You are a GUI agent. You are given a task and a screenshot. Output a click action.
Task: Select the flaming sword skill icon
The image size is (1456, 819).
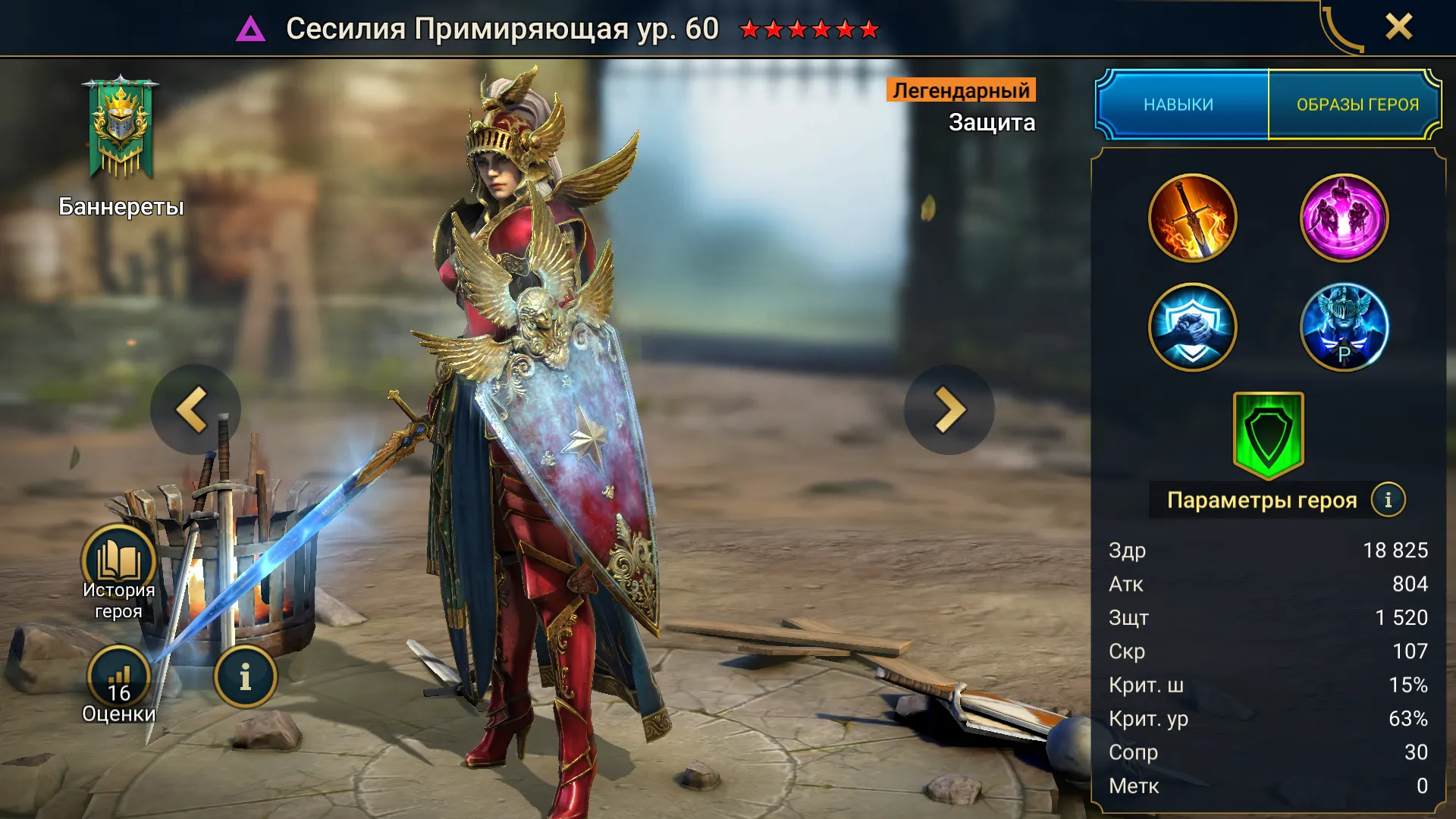[x=1192, y=218]
